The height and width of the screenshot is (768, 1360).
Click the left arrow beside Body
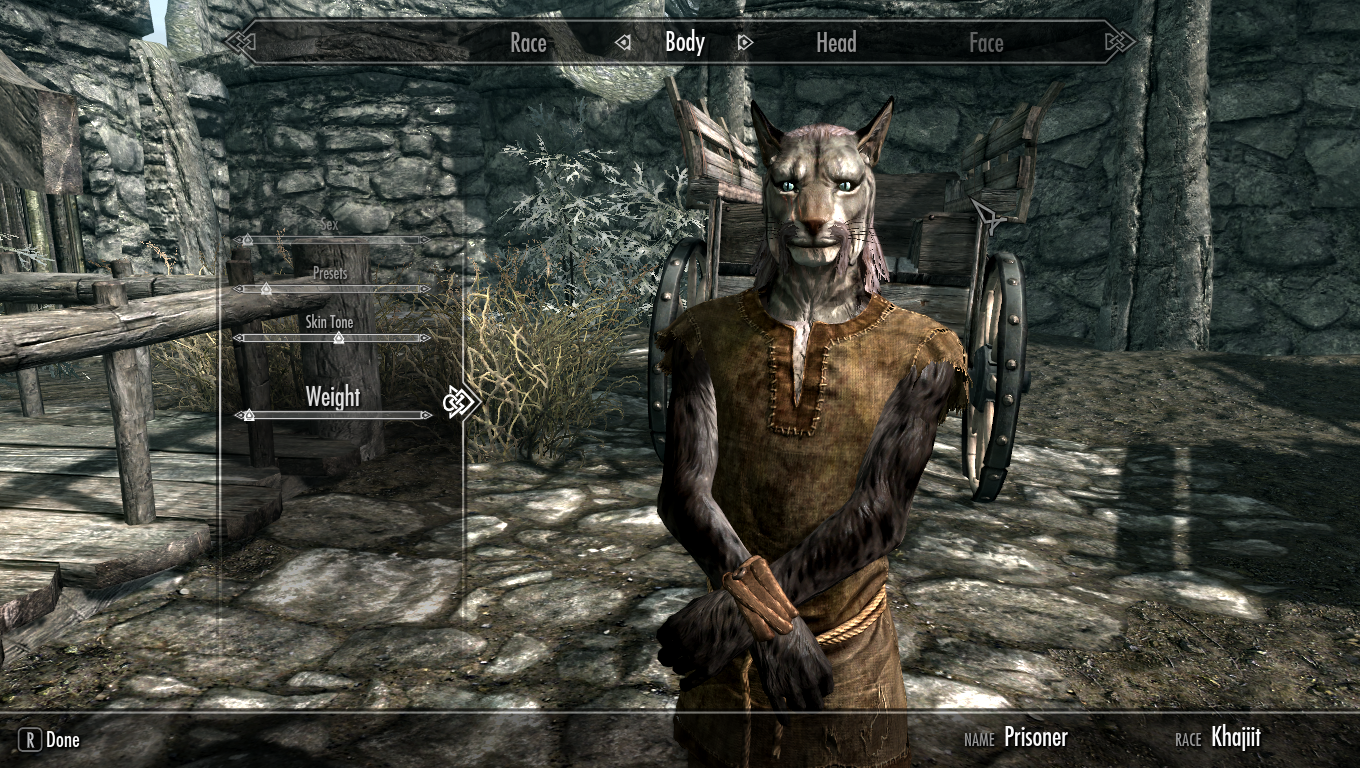pos(624,43)
